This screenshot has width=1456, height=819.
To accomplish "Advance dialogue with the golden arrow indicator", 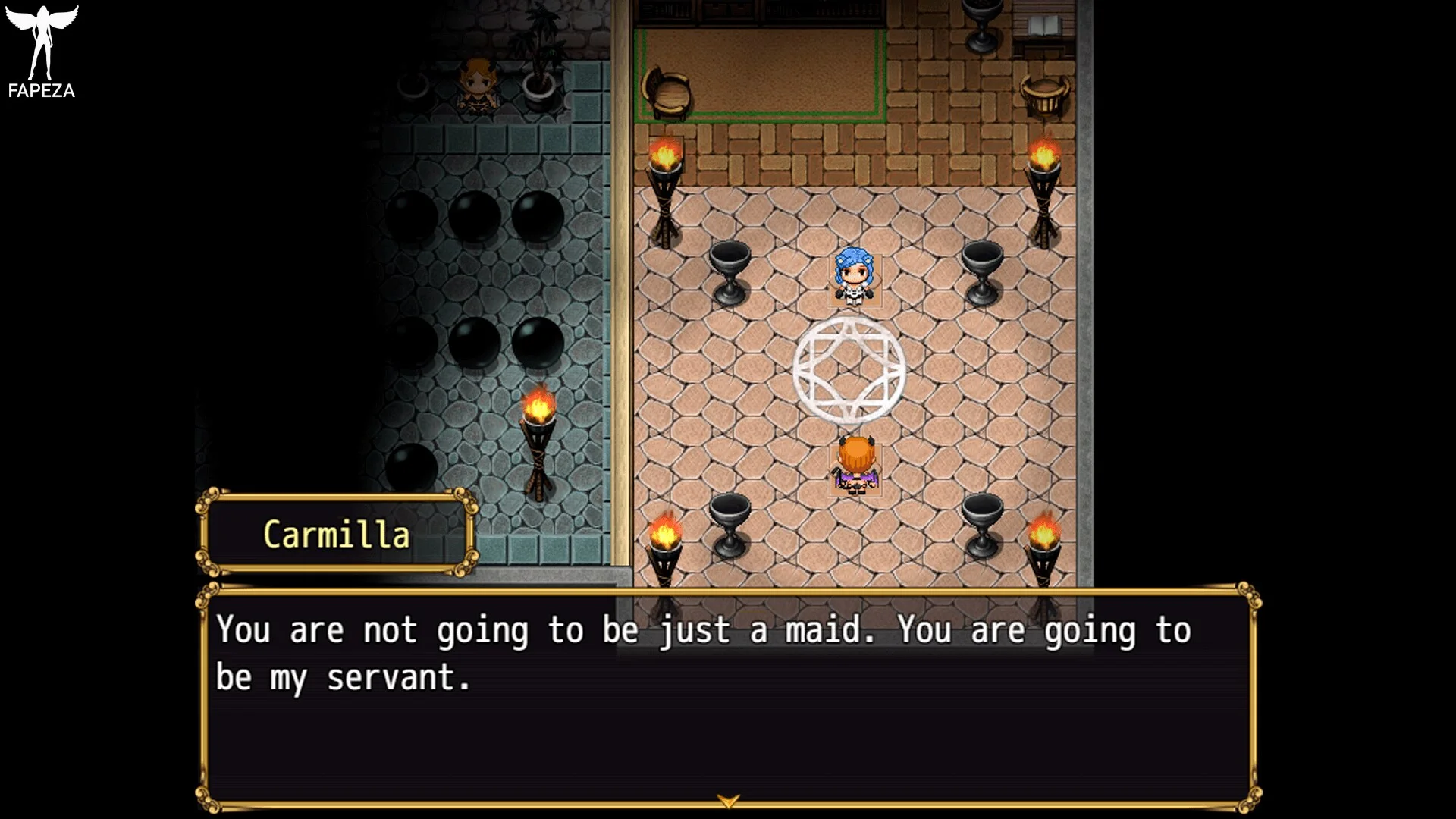I will point(728,801).
